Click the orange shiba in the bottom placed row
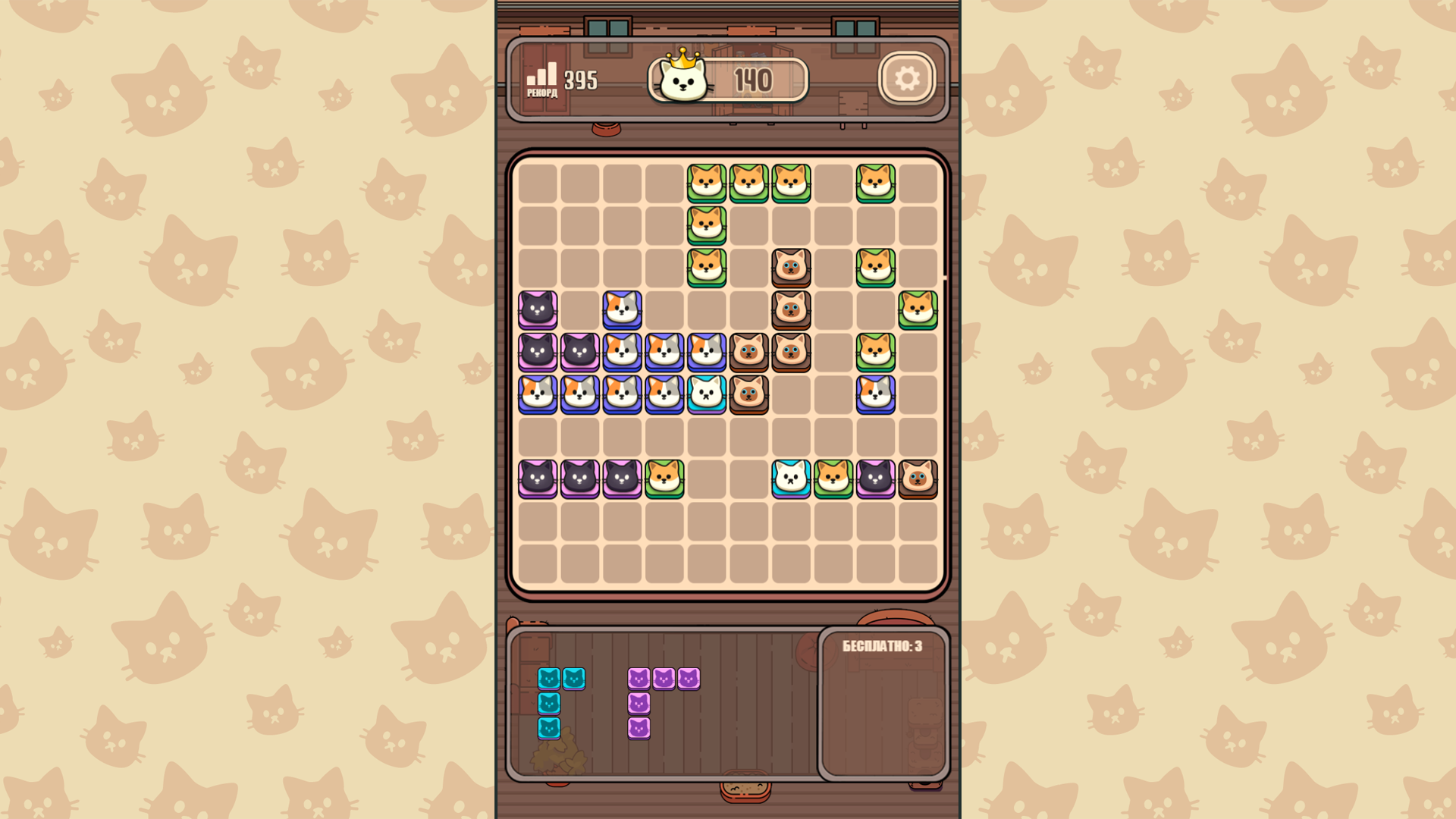The width and height of the screenshot is (1456, 819). (x=665, y=479)
